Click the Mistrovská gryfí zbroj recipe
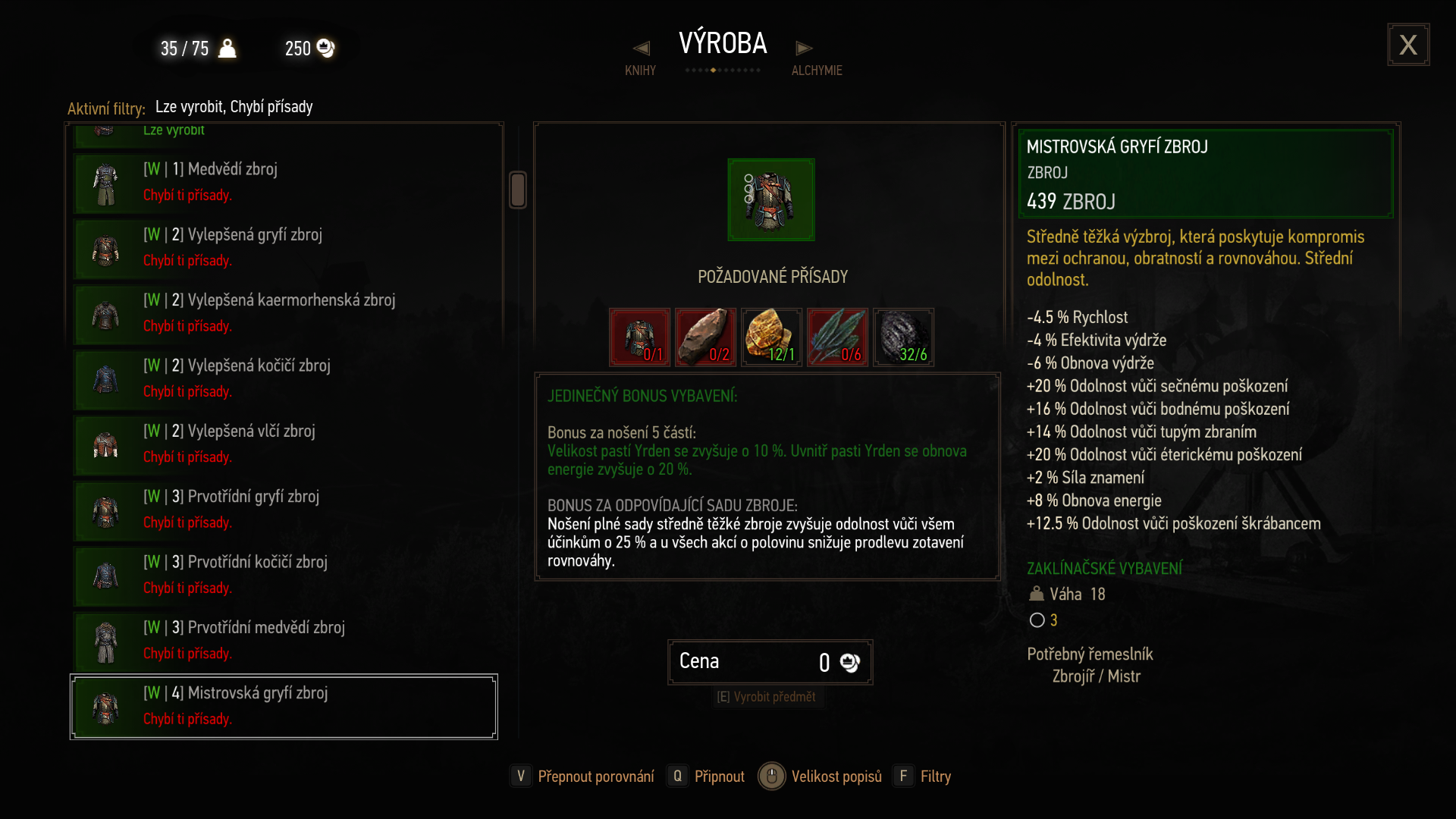Image resolution: width=1456 pixels, height=819 pixels. pyautogui.click(x=284, y=706)
